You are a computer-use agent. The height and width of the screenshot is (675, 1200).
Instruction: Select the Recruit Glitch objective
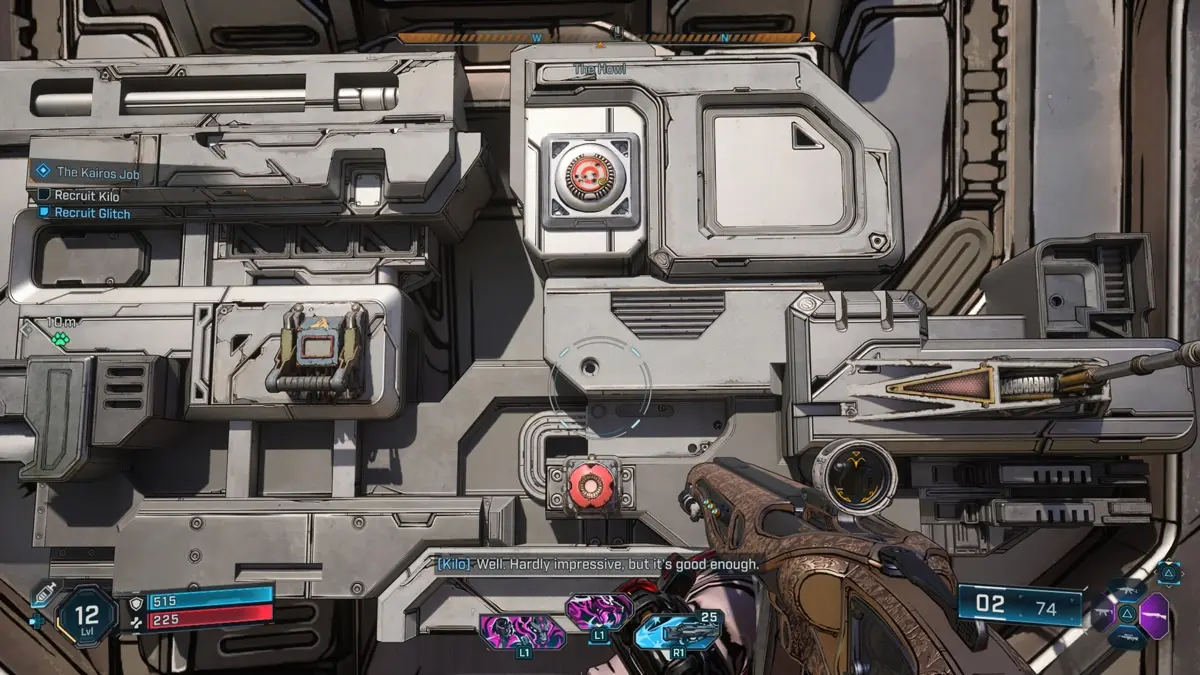[91, 213]
